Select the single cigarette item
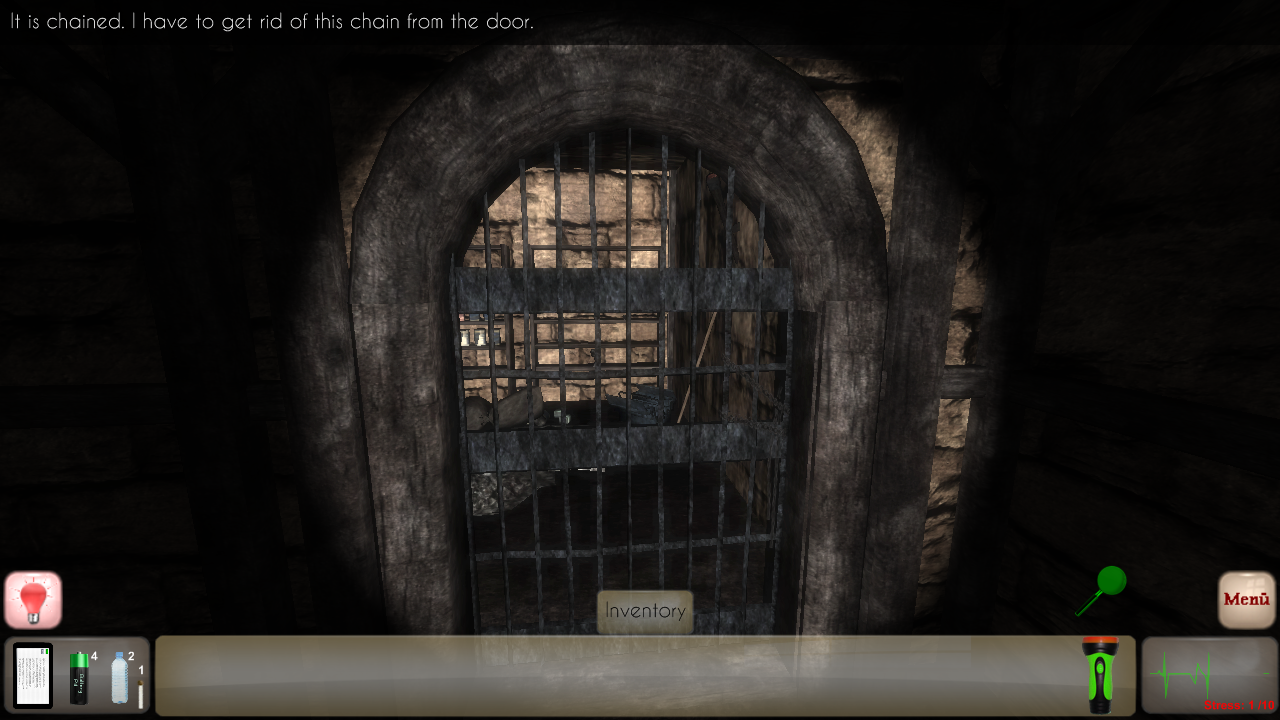Screen dimensions: 1280x720 141,694
